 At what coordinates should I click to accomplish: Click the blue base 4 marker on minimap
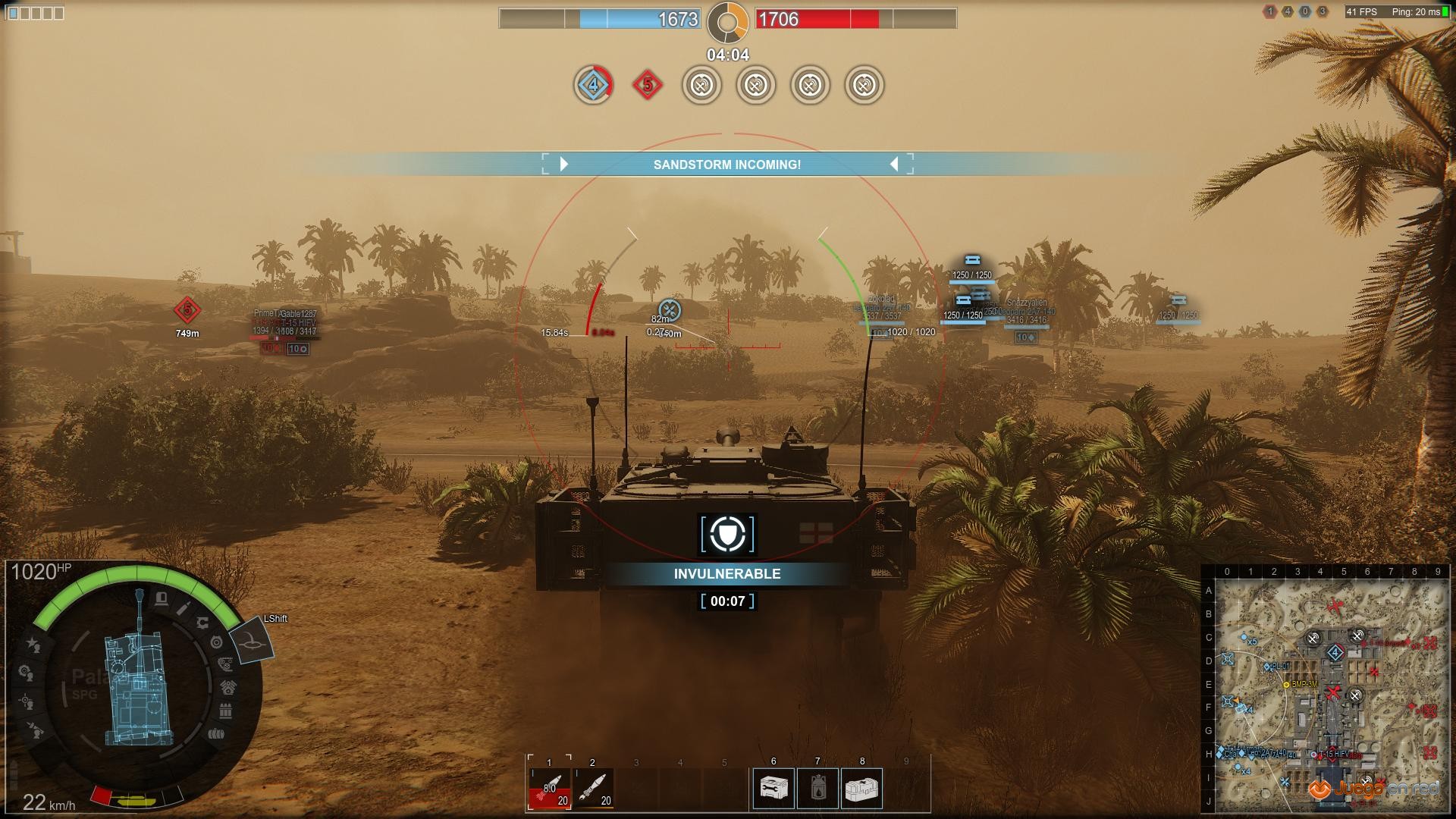click(1335, 652)
